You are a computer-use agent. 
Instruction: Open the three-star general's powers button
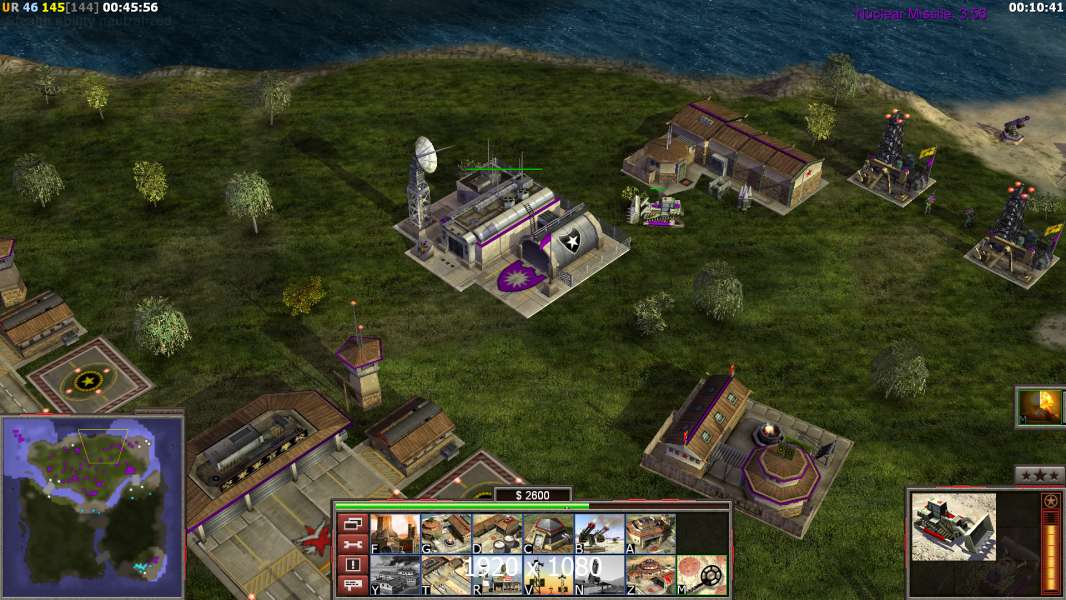click(x=1039, y=475)
